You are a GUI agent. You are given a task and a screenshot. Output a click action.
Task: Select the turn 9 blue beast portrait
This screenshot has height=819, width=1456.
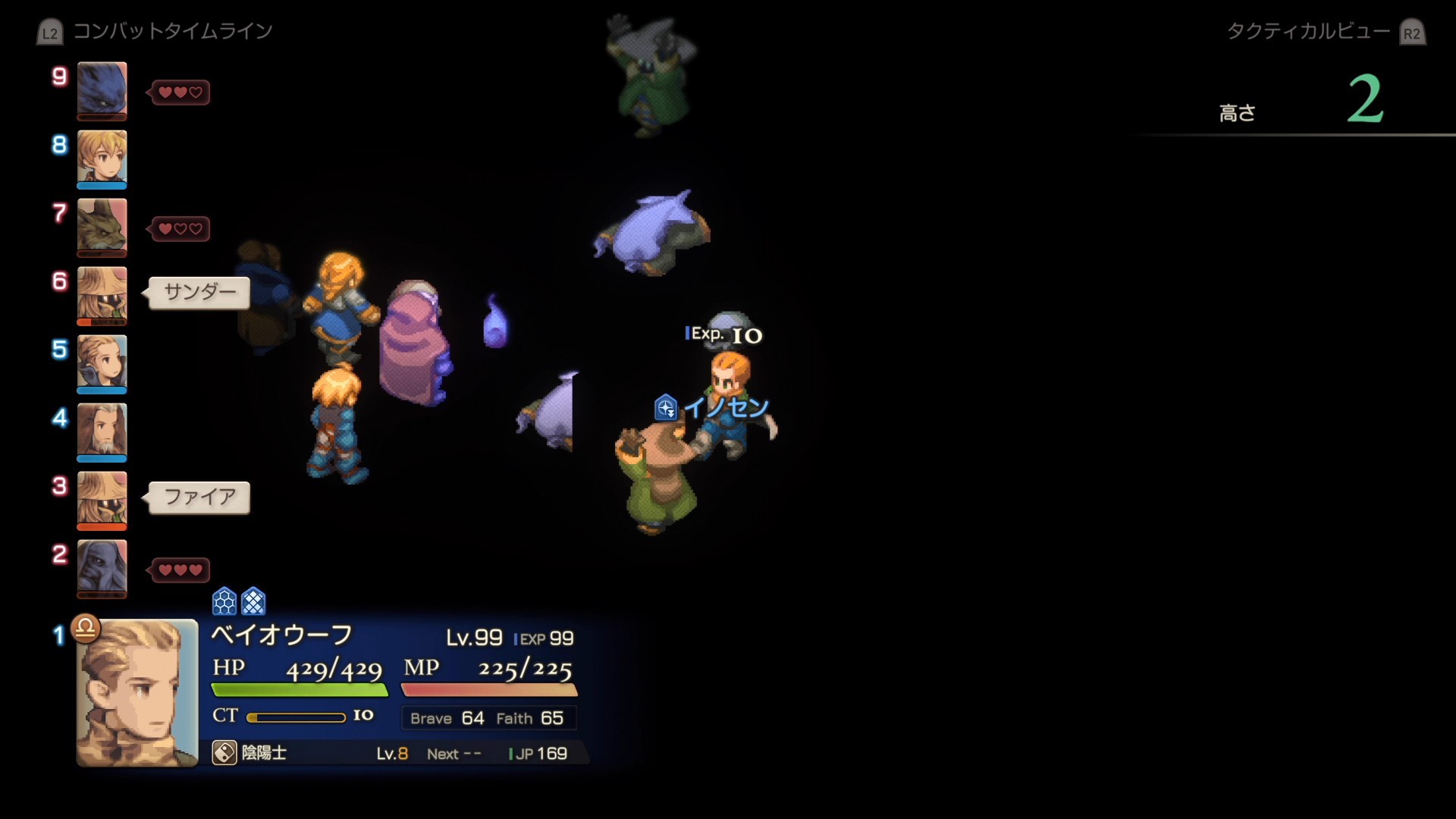[102, 89]
